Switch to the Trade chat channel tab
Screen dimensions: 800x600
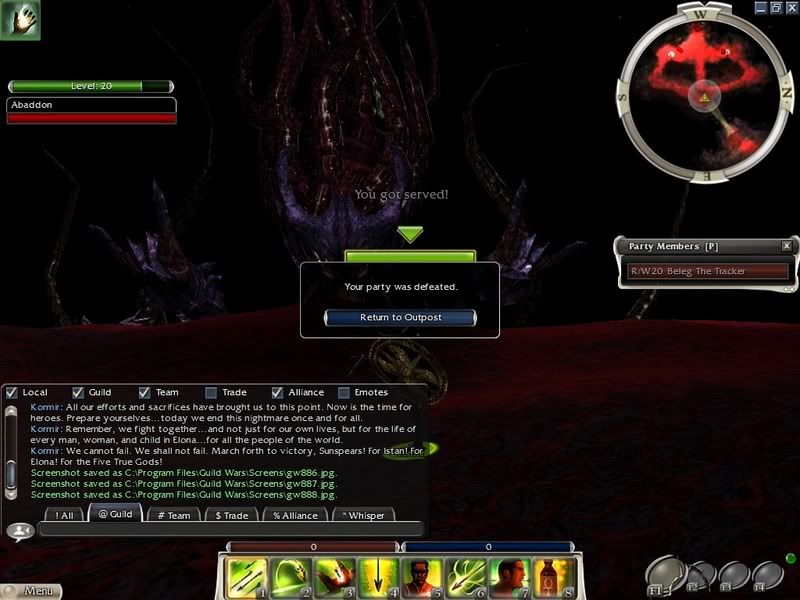pyautogui.click(x=232, y=515)
